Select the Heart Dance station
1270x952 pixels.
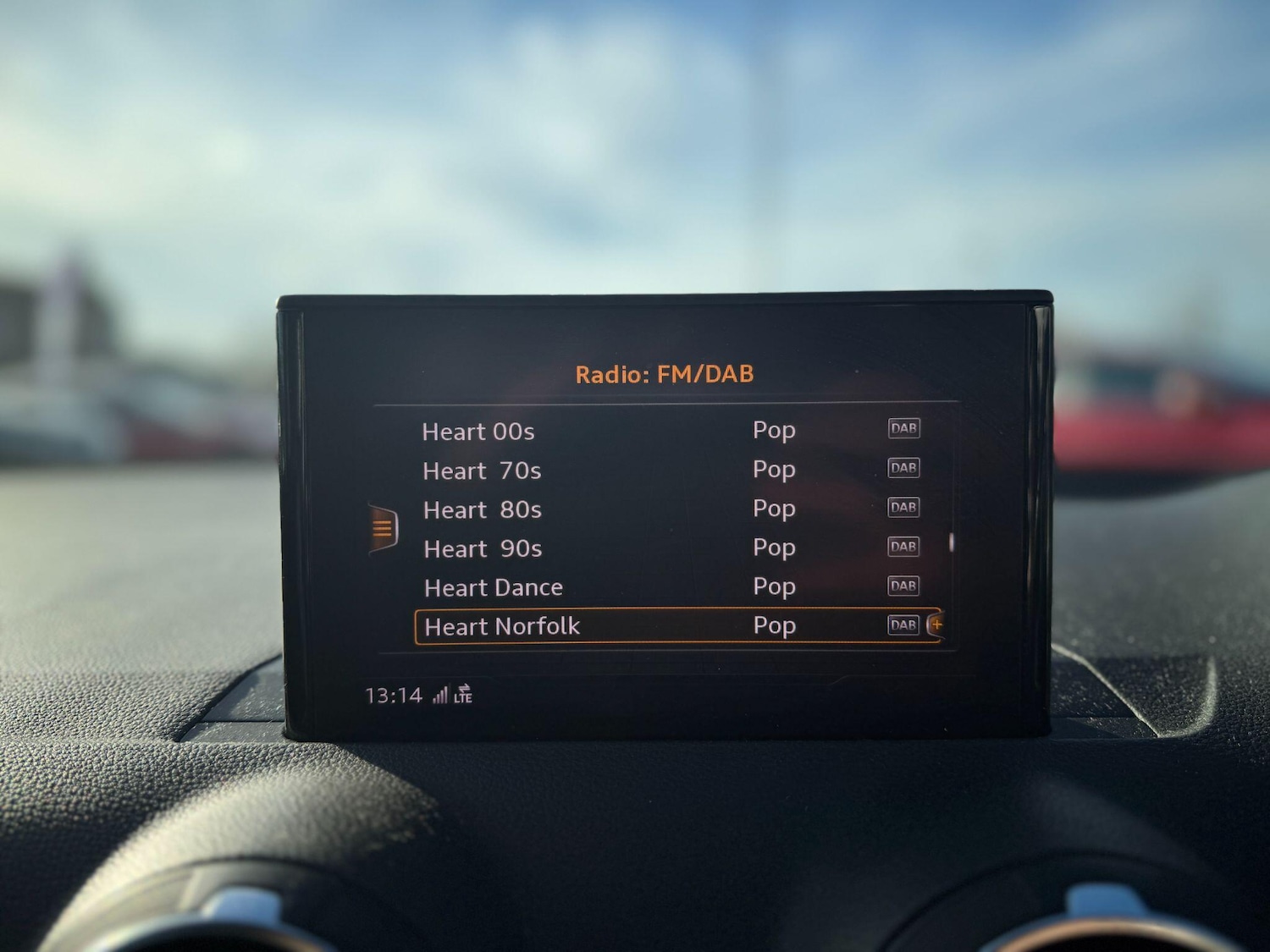493,586
